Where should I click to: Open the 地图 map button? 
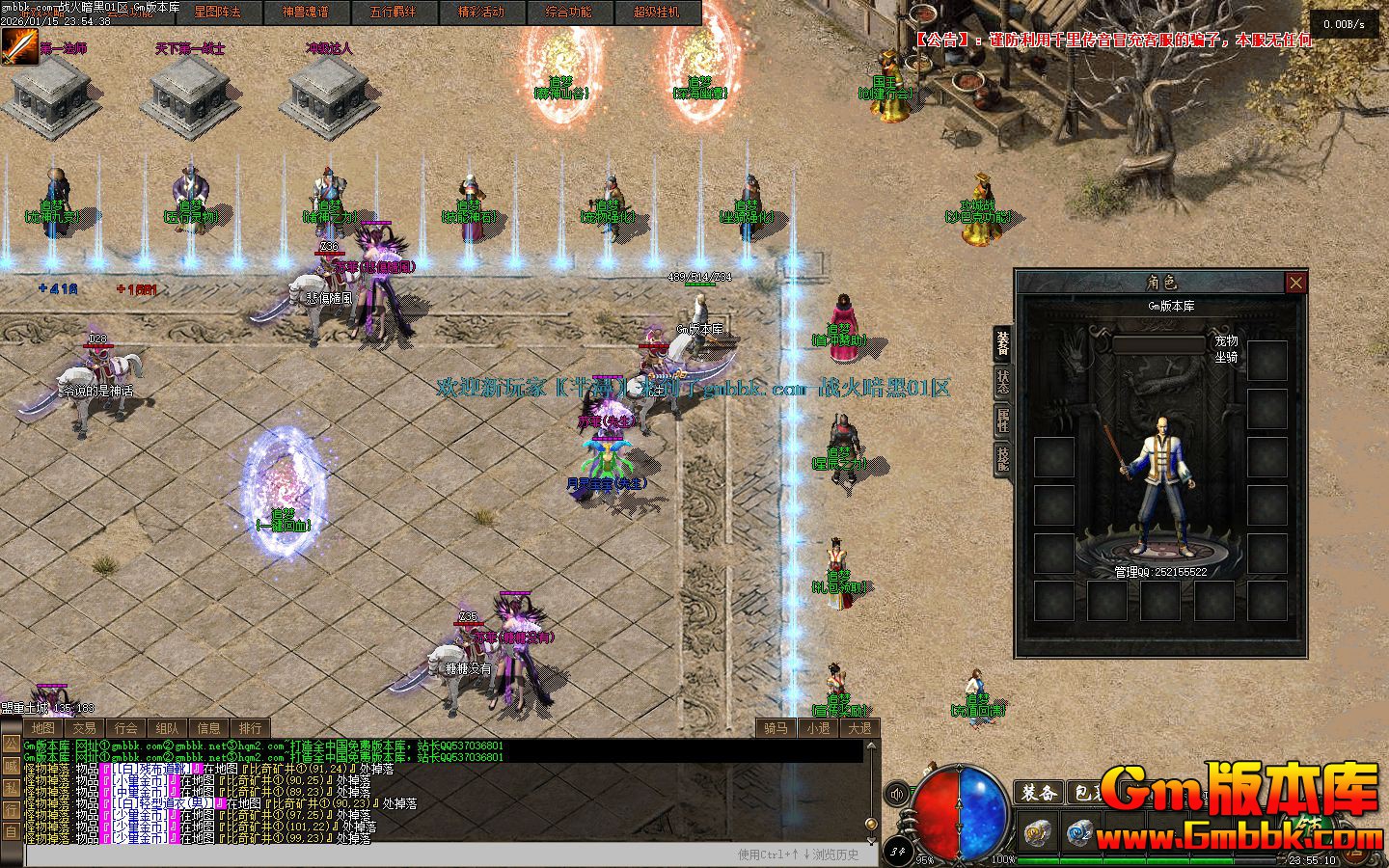(42, 728)
